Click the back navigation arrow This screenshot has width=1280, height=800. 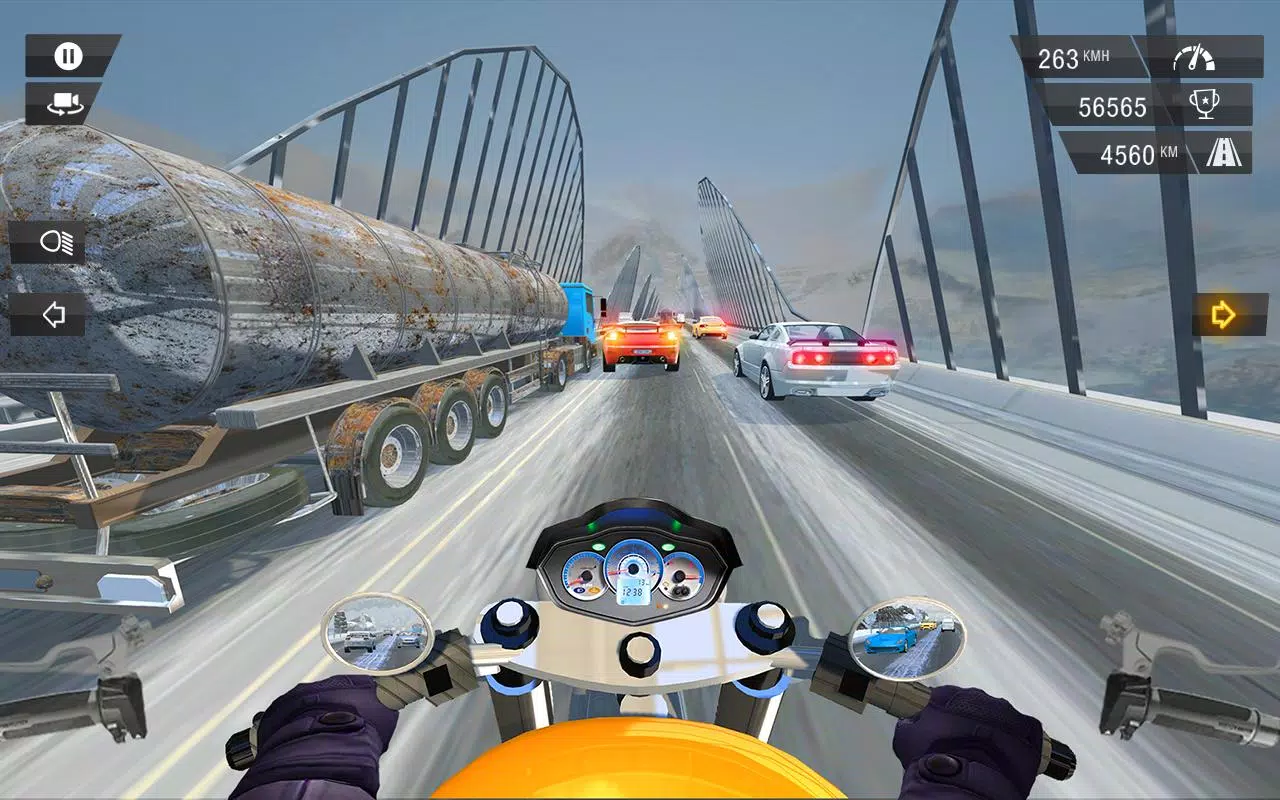tap(55, 315)
